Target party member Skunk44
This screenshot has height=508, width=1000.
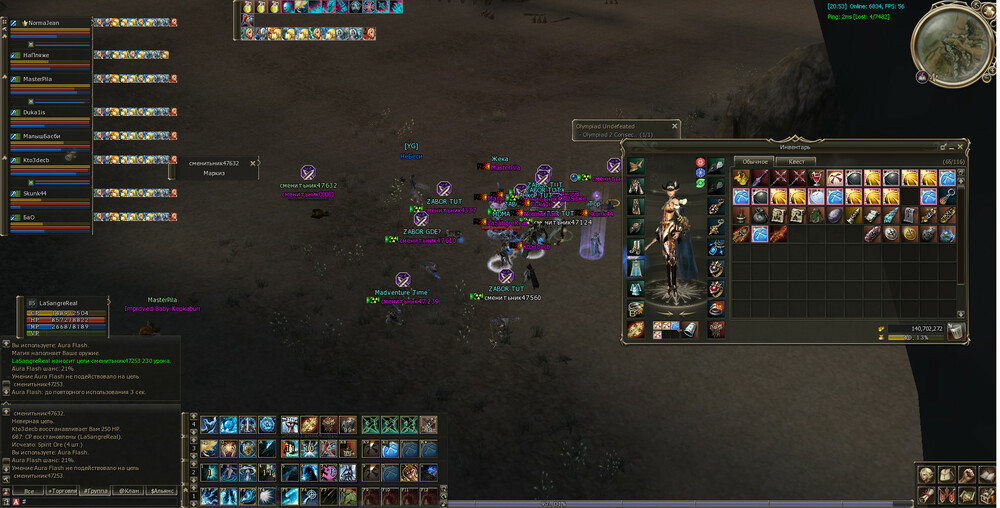36,193
